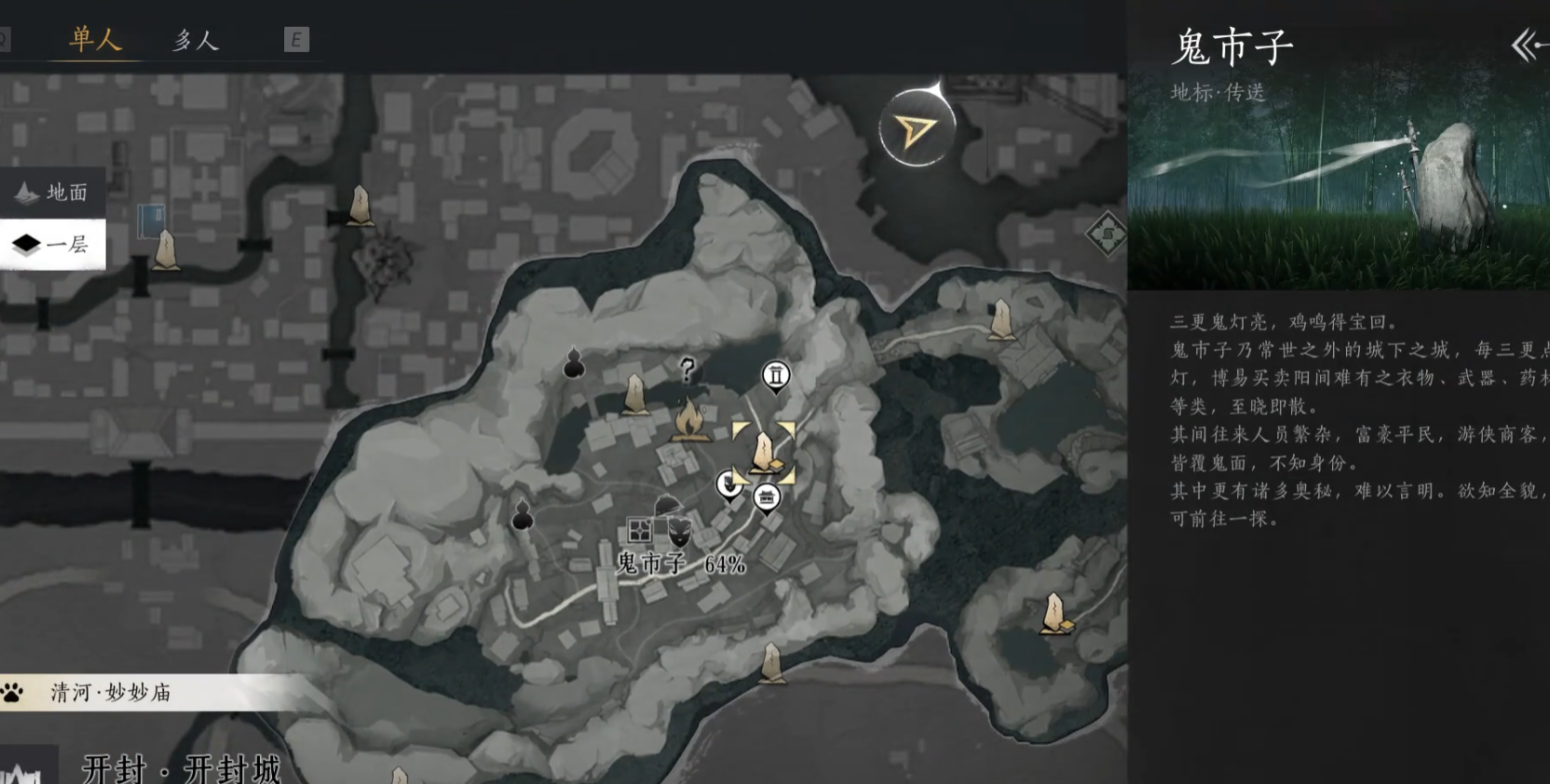Click the lower gourd map marker
The height and width of the screenshot is (784, 1550).
[523, 515]
